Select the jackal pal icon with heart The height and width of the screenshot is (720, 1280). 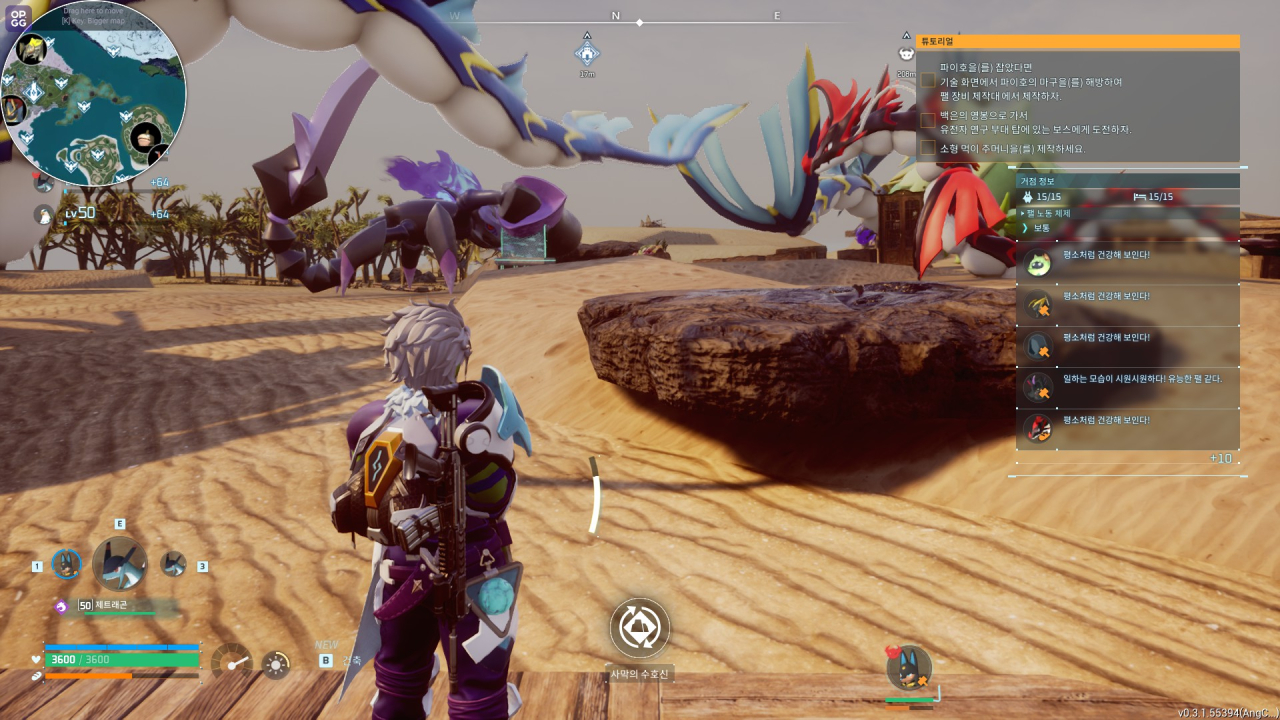(x=908, y=668)
